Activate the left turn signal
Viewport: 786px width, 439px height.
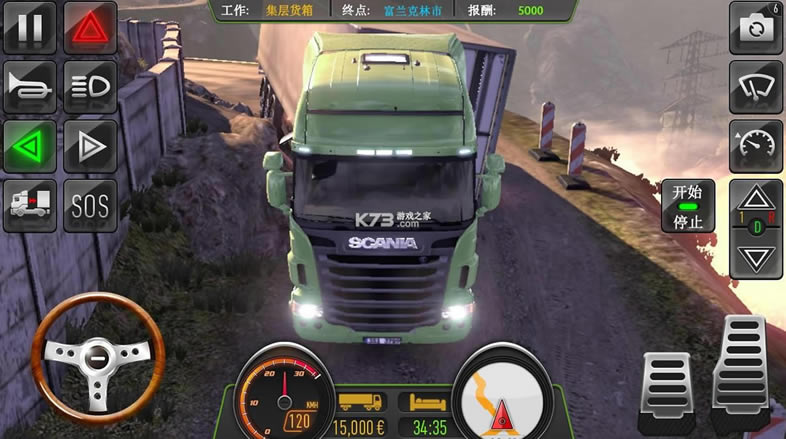point(30,147)
